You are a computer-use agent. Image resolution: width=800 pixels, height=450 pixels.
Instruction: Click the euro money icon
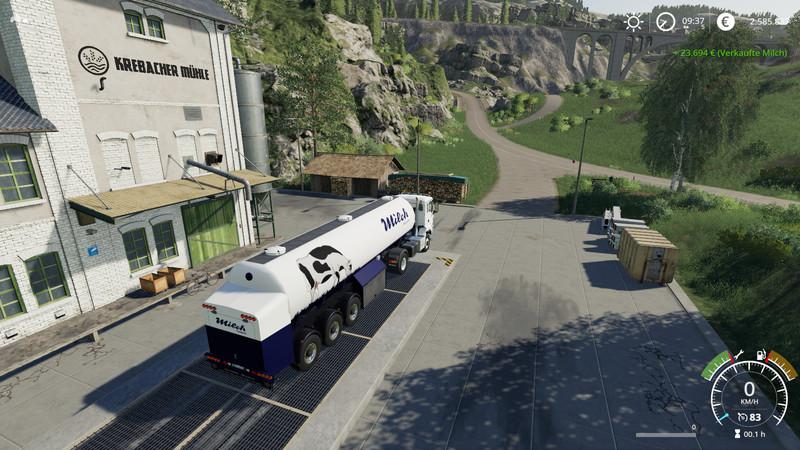point(726,22)
